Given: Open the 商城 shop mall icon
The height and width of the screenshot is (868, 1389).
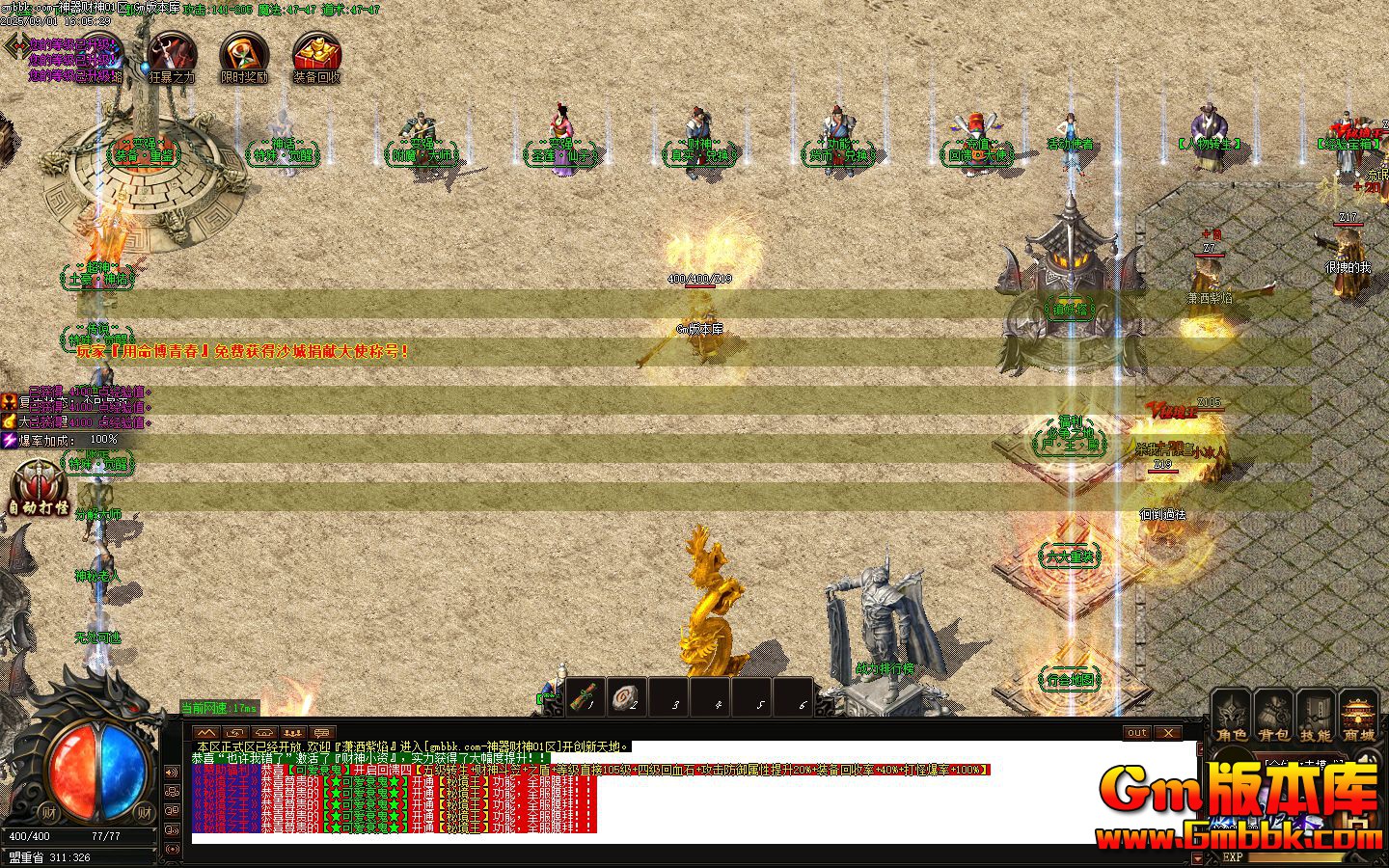Looking at the screenshot, I should click(1359, 716).
